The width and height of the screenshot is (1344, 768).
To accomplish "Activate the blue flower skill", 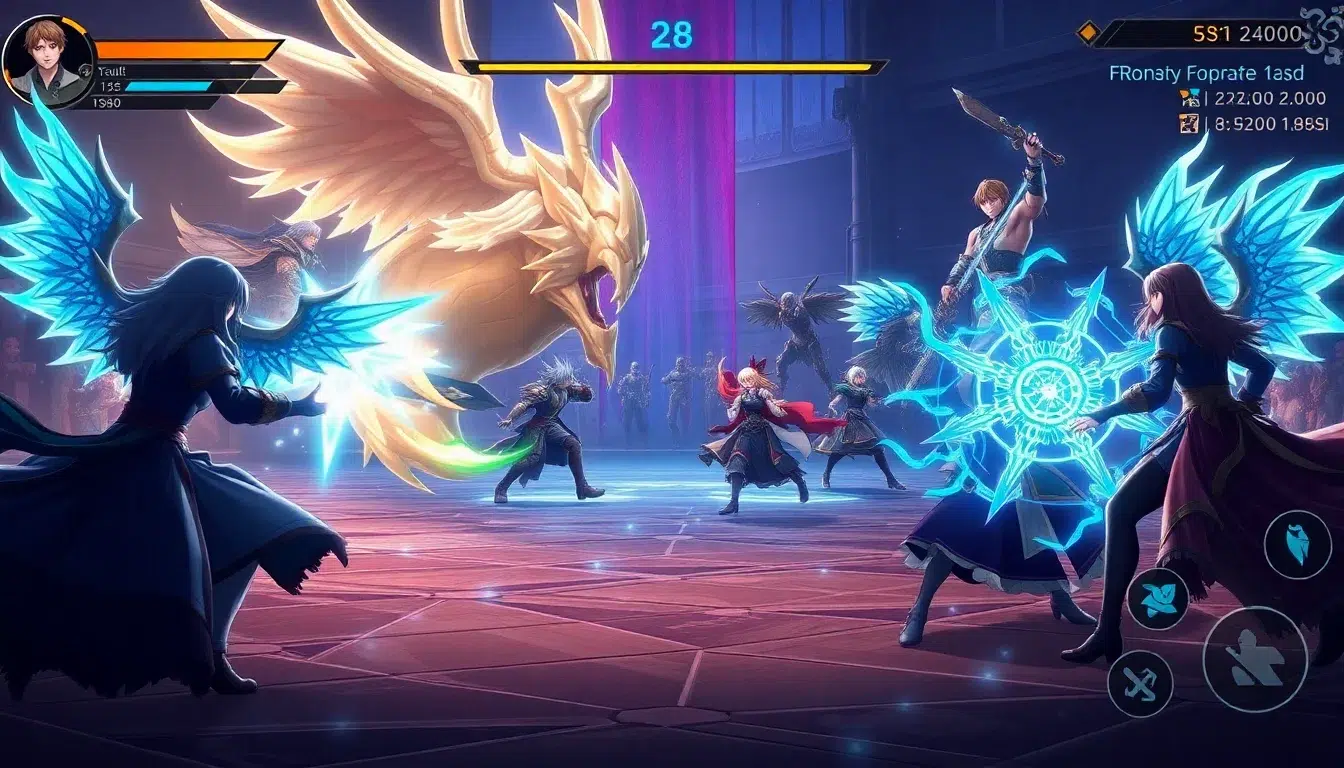I will [x=1158, y=598].
